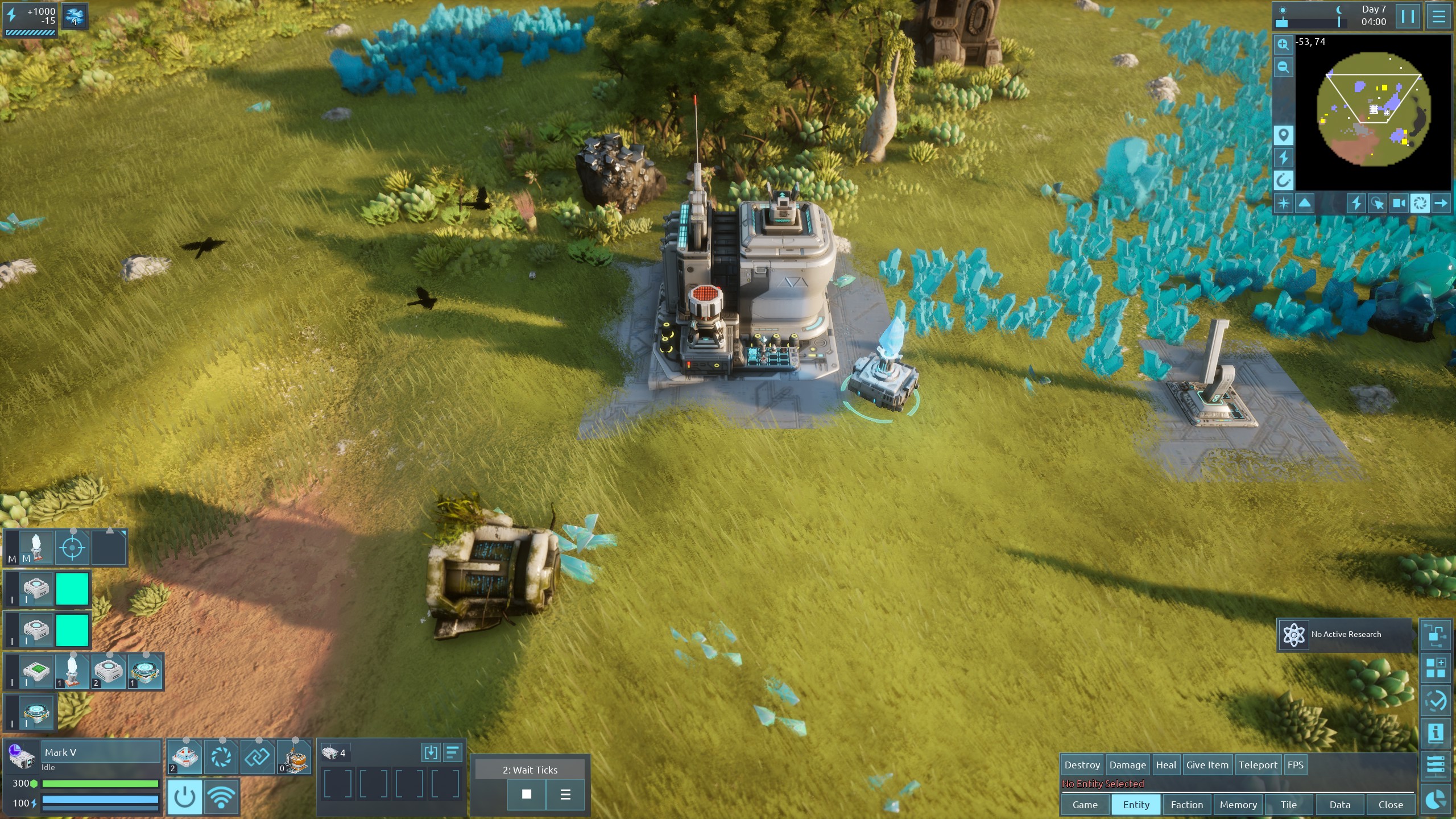The image size is (1456, 819).
Task: Open the pie chart statistics icon
Action: click(x=1435, y=799)
